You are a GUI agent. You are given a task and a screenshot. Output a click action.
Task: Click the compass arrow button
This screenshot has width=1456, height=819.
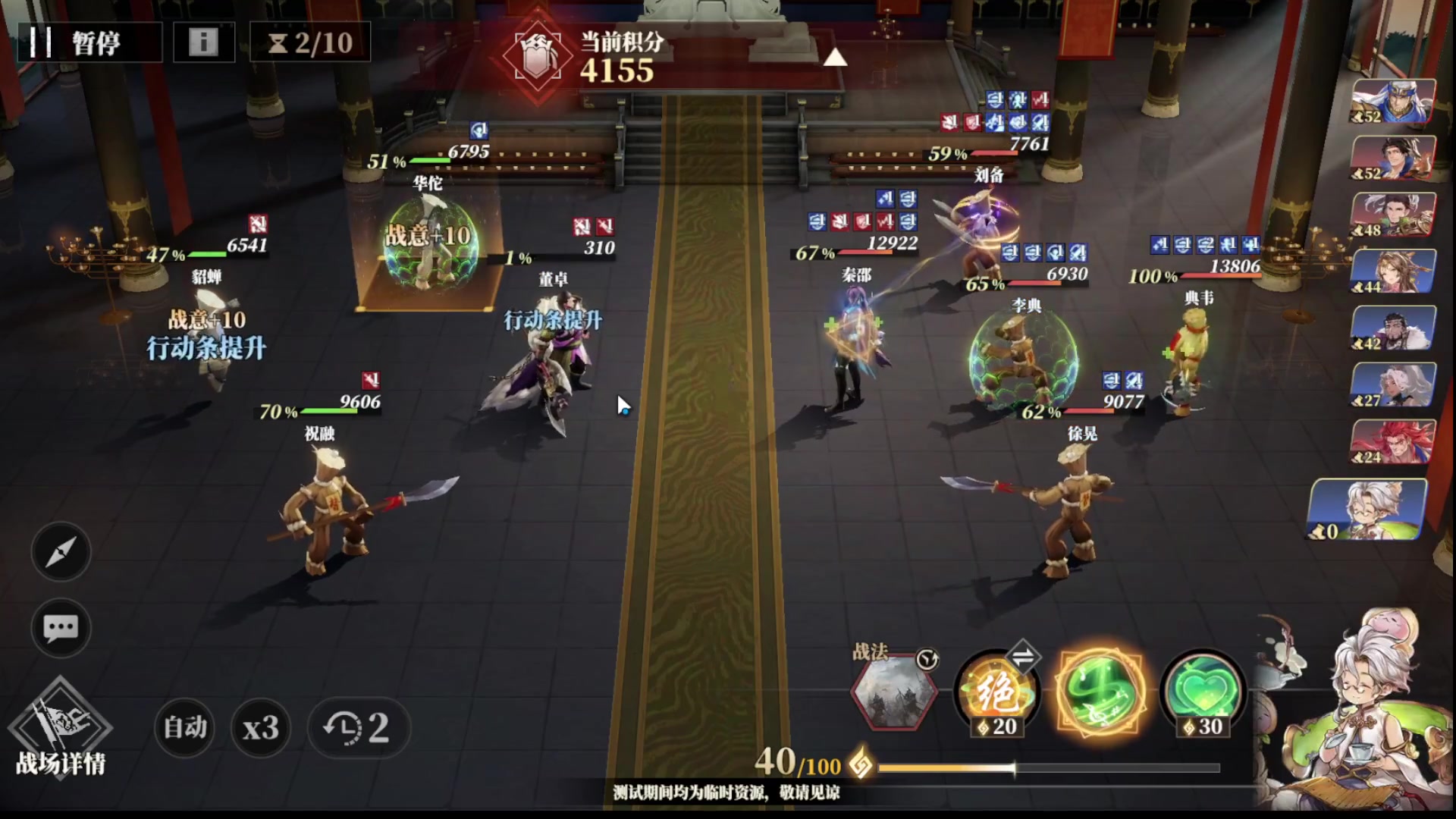[x=61, y=551]
